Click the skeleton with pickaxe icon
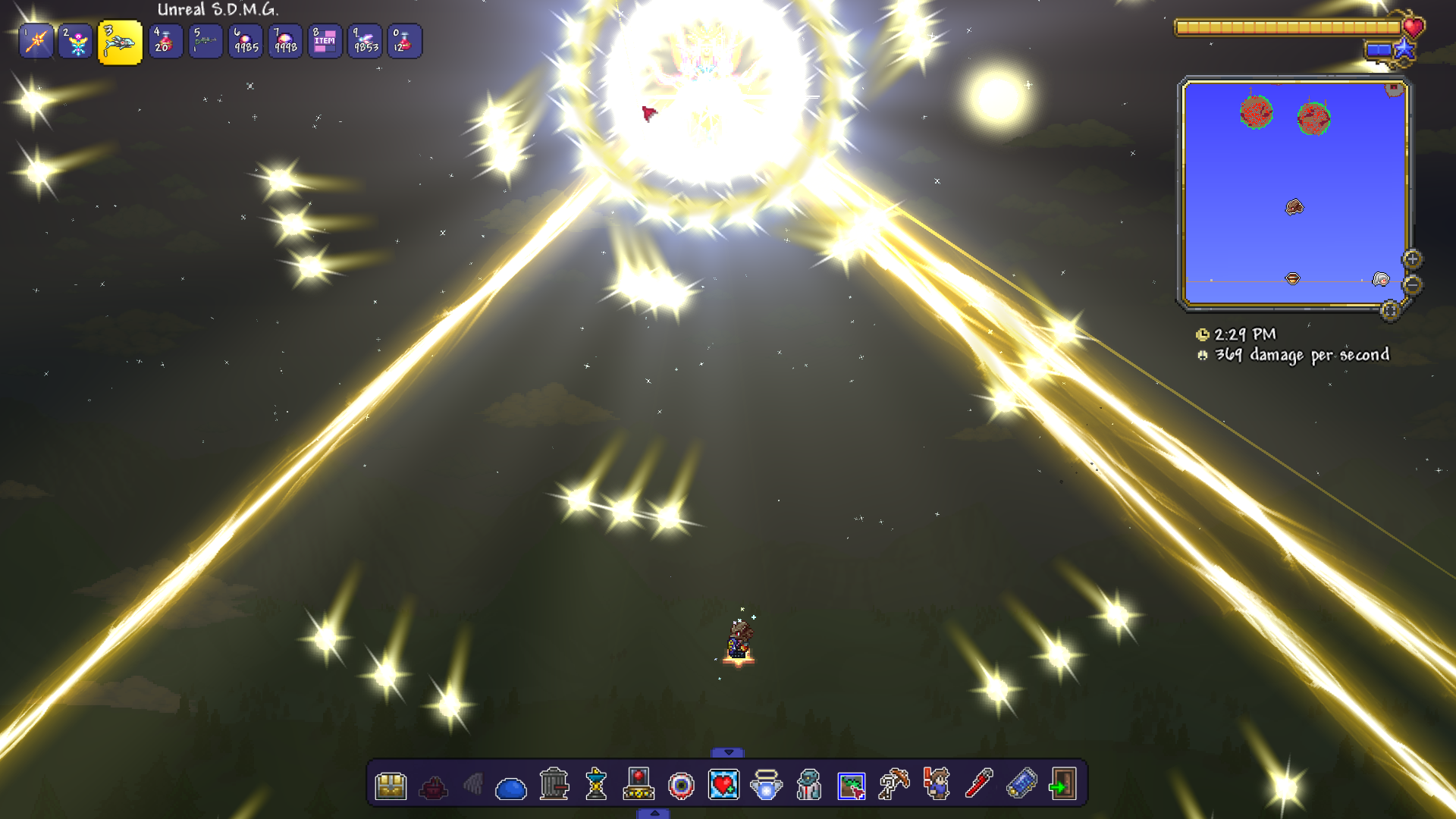 pos(893,784)
